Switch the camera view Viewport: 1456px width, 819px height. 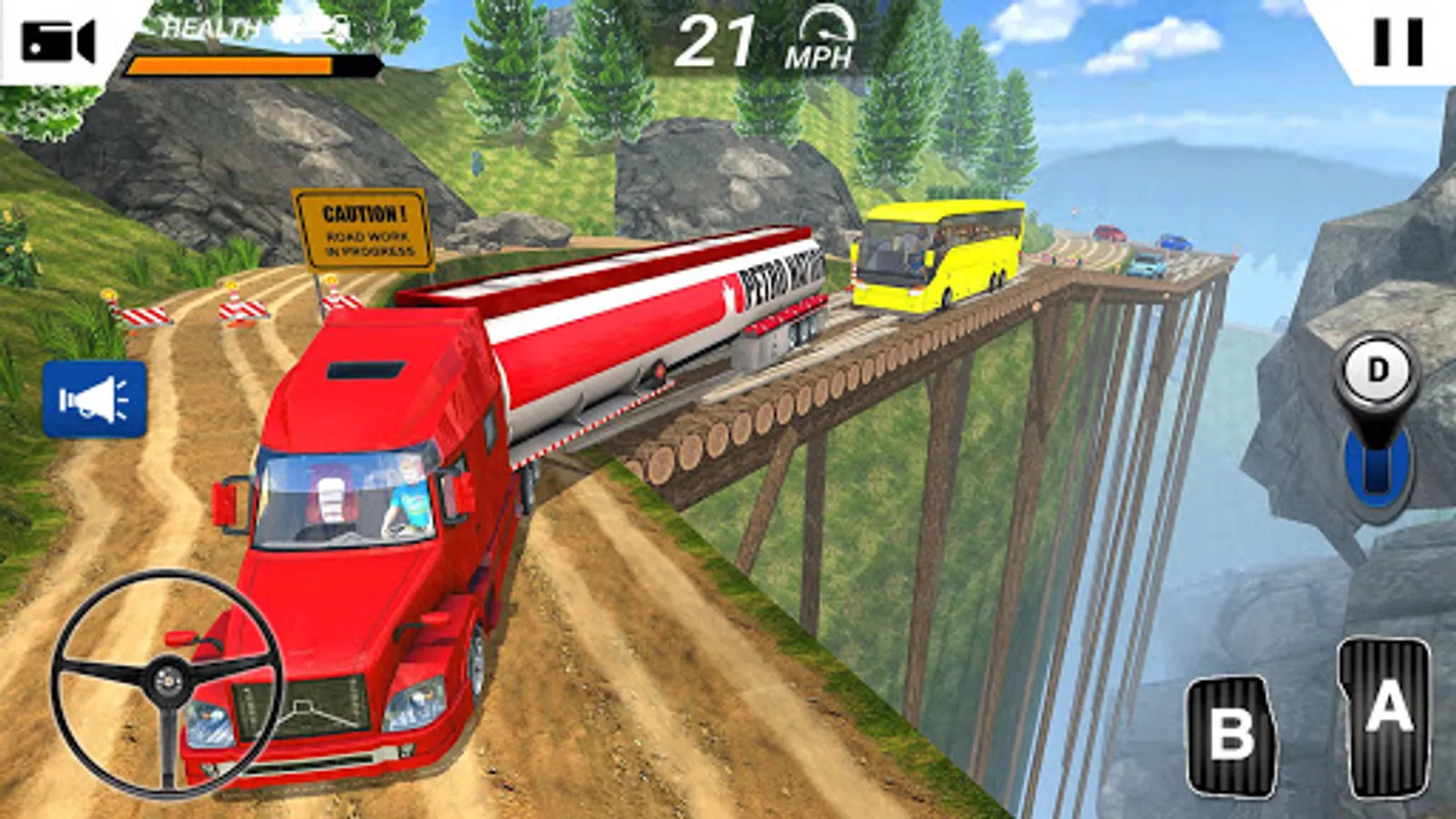[57, 41]
